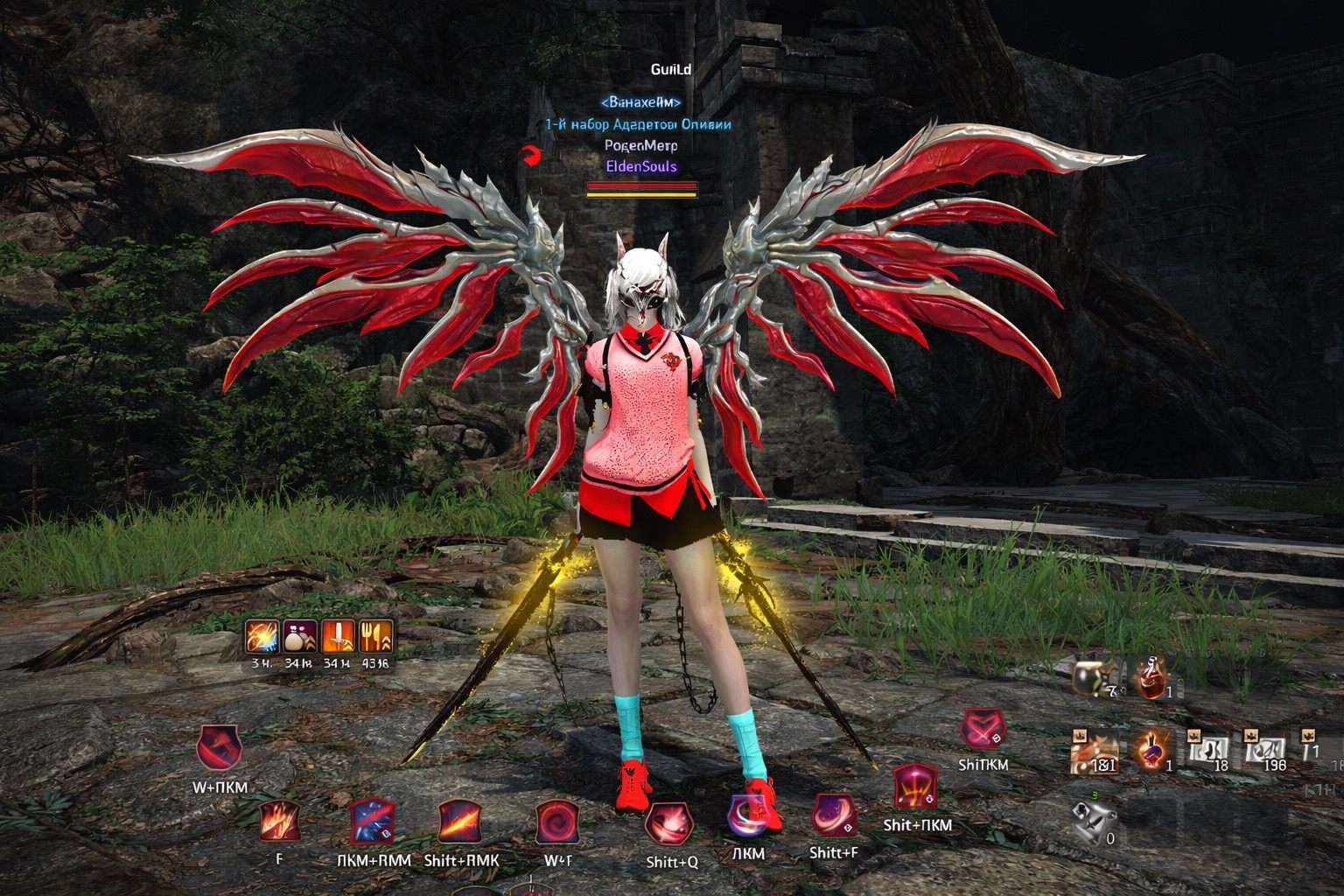Use the glowing purple elixir slot

pyautogui.click(x=1154, y=751)
